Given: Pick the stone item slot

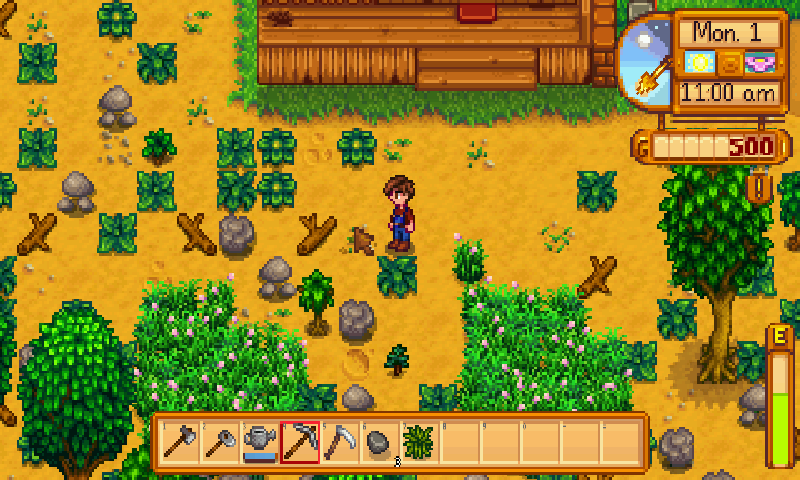Looking at the screenshot, I should (x=380, y=442).
